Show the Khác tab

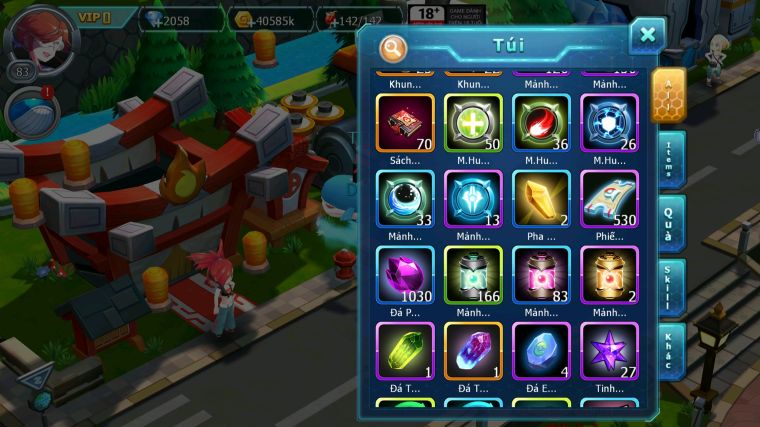click(x=672, y=351)
